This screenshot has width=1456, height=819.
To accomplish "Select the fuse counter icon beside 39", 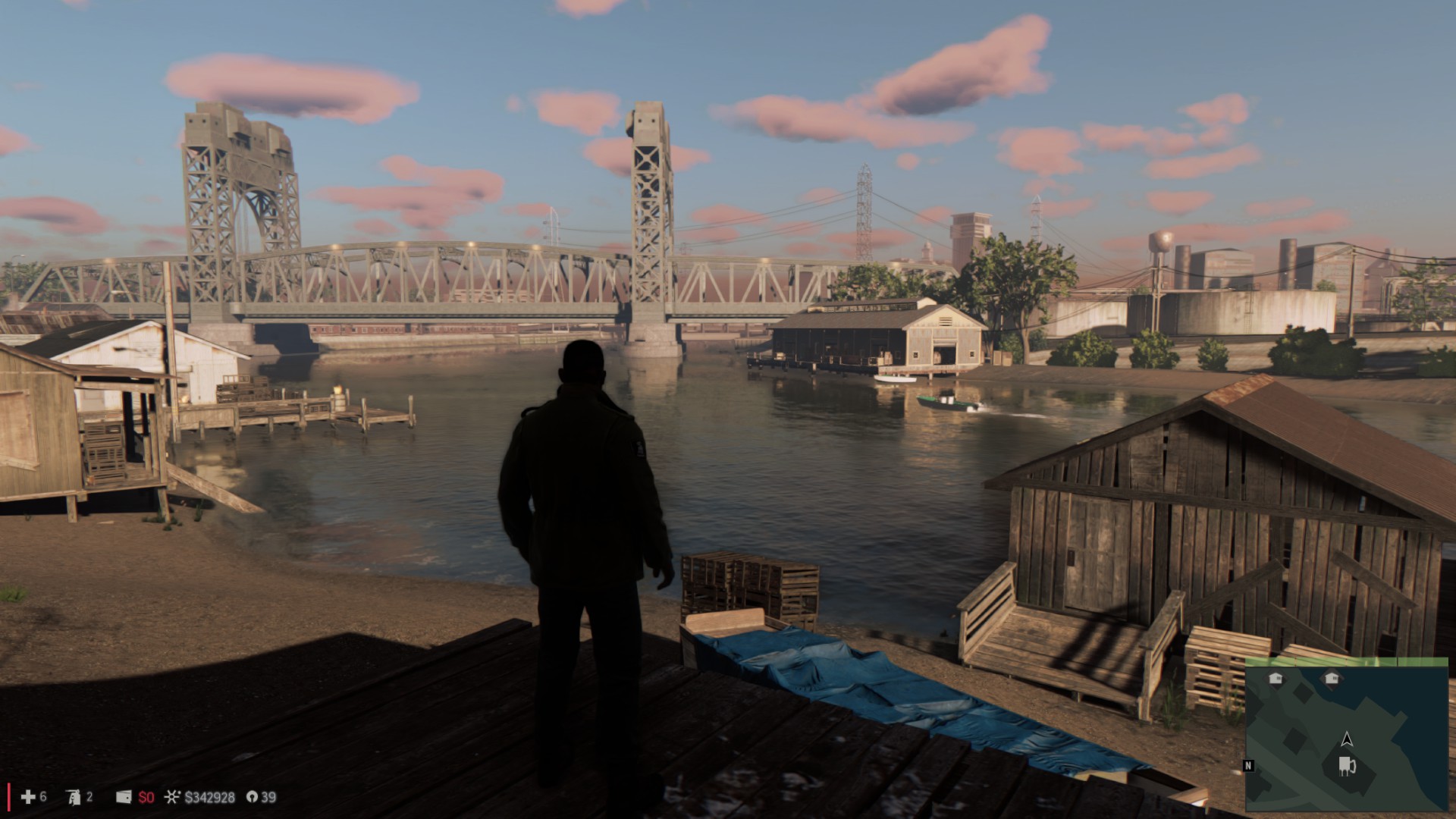I will pos(252,797).
